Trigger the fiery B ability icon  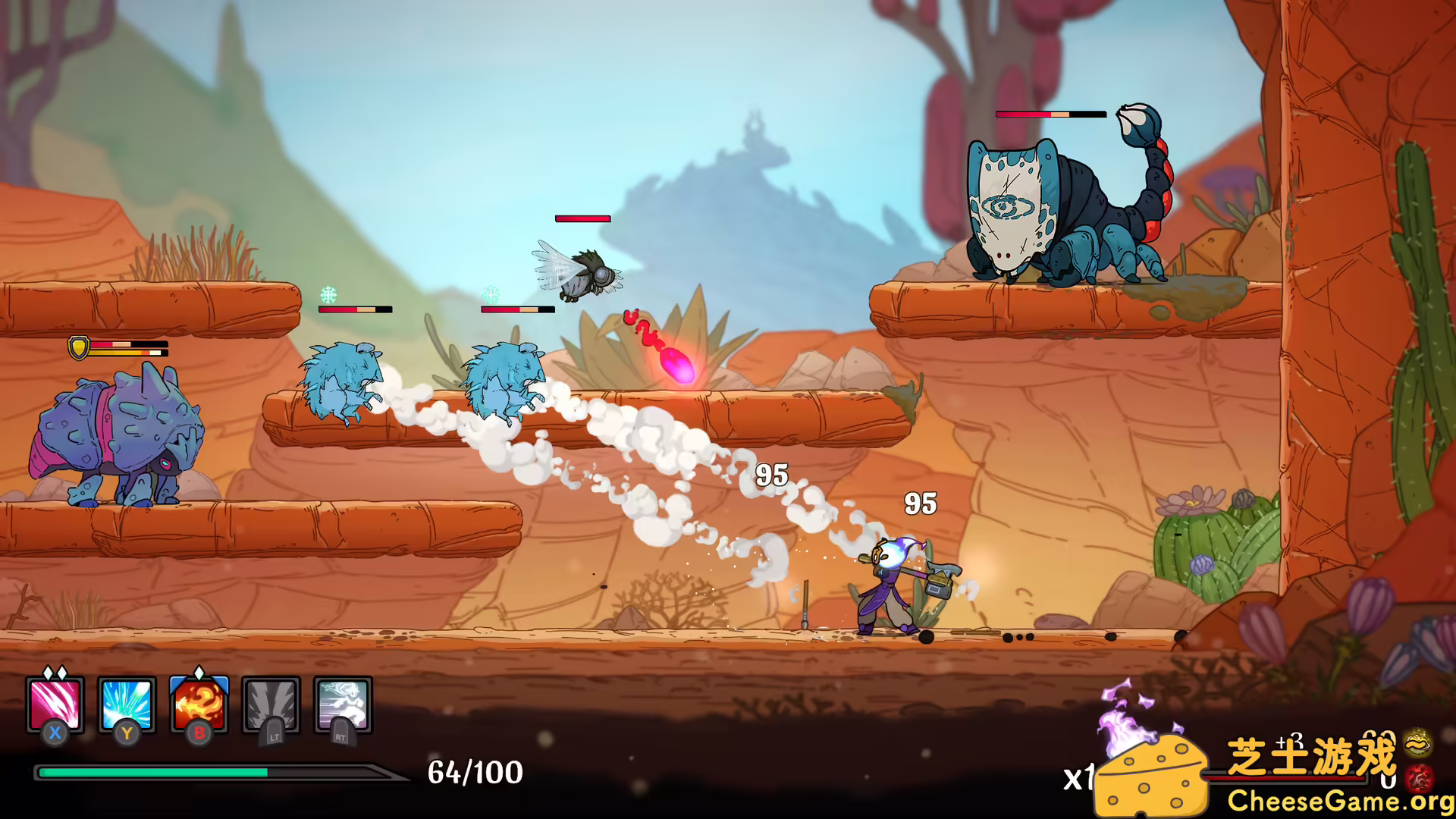tap(198, 705)
